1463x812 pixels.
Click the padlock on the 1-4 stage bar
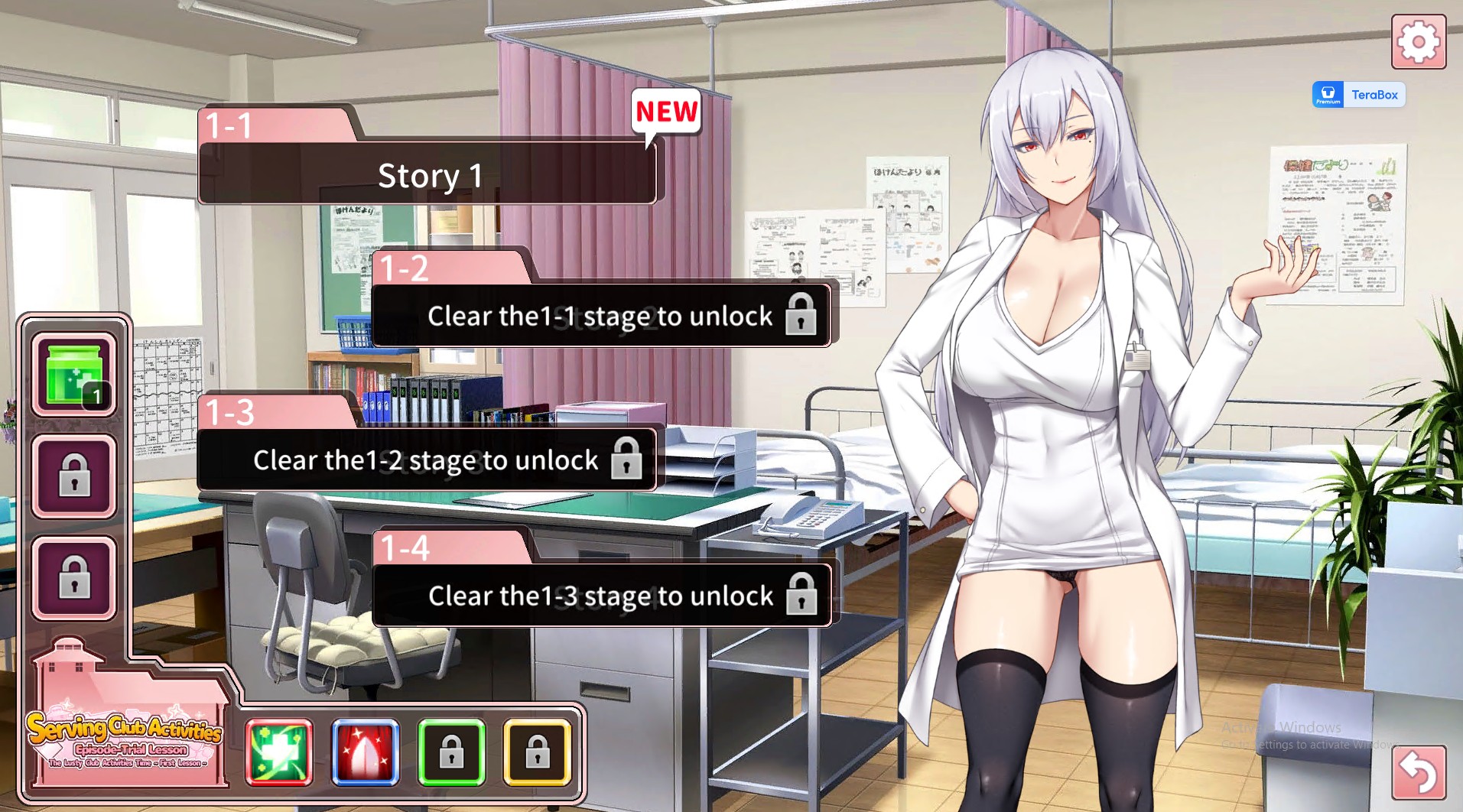pyautogui.click(x=801, y=596)
